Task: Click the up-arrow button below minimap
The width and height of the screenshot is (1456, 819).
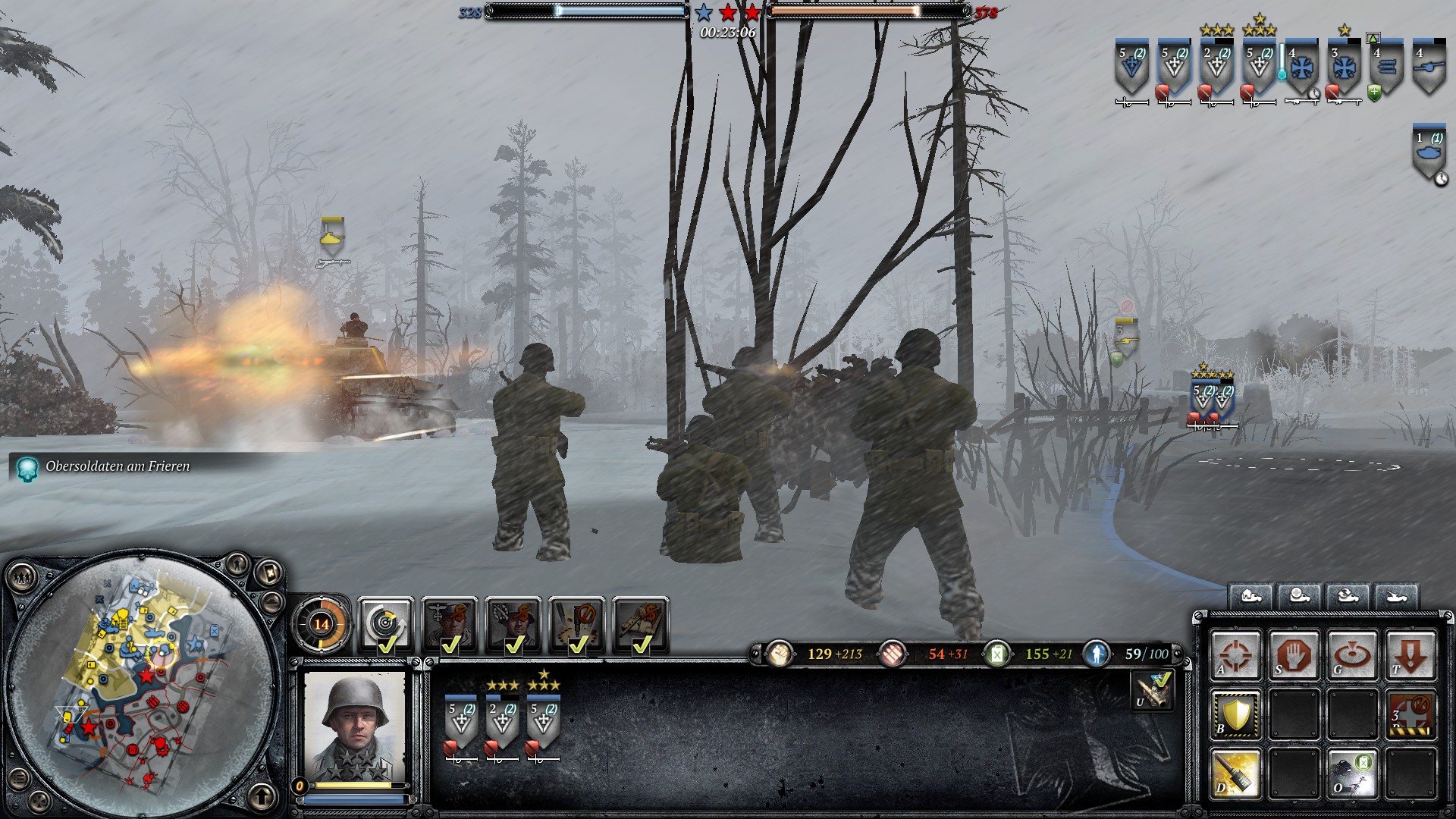Action: [262, 796]
